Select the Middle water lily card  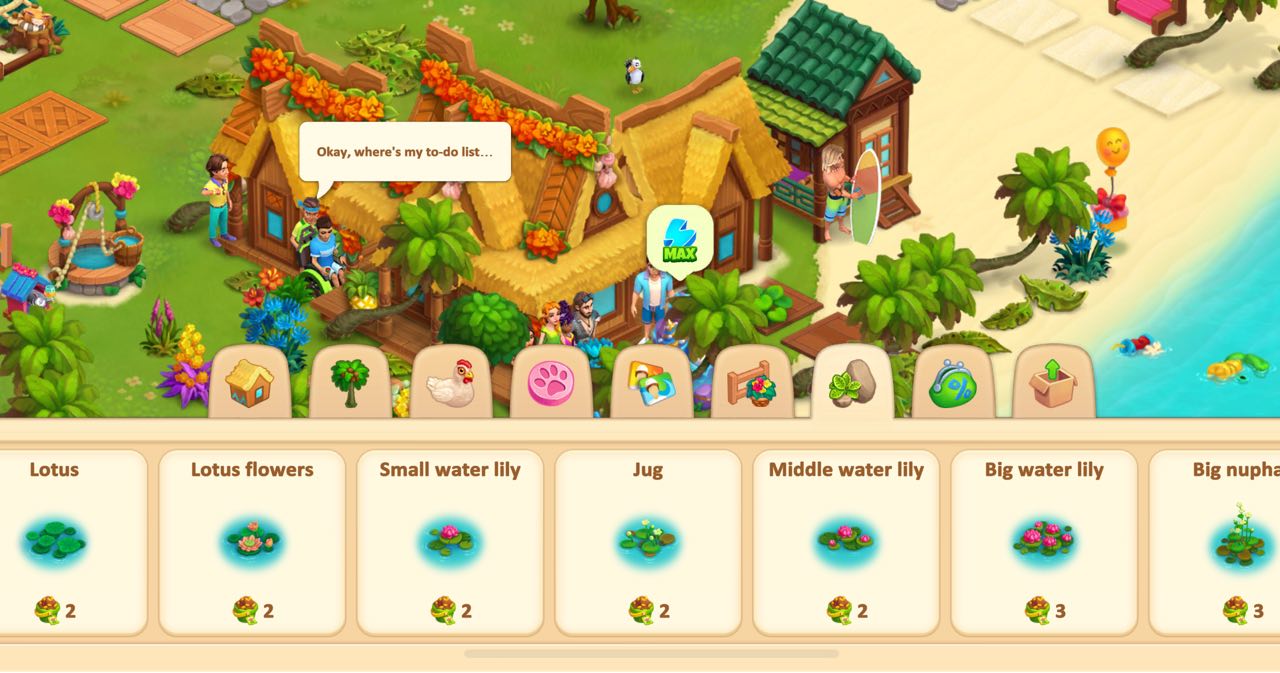(x=846, y=541)
